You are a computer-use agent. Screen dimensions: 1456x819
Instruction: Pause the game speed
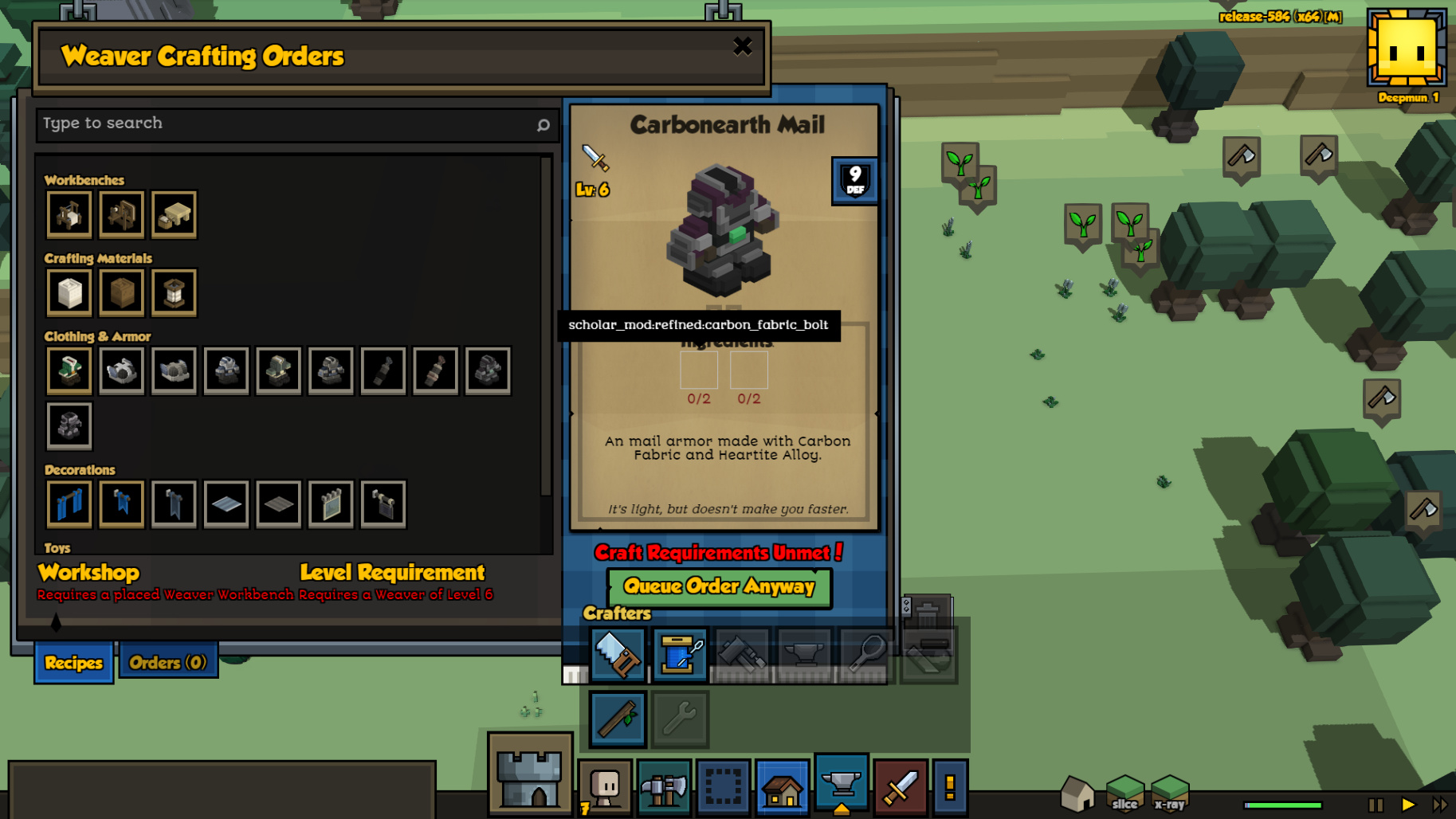pyautogui.click(x=1376, y=805)
